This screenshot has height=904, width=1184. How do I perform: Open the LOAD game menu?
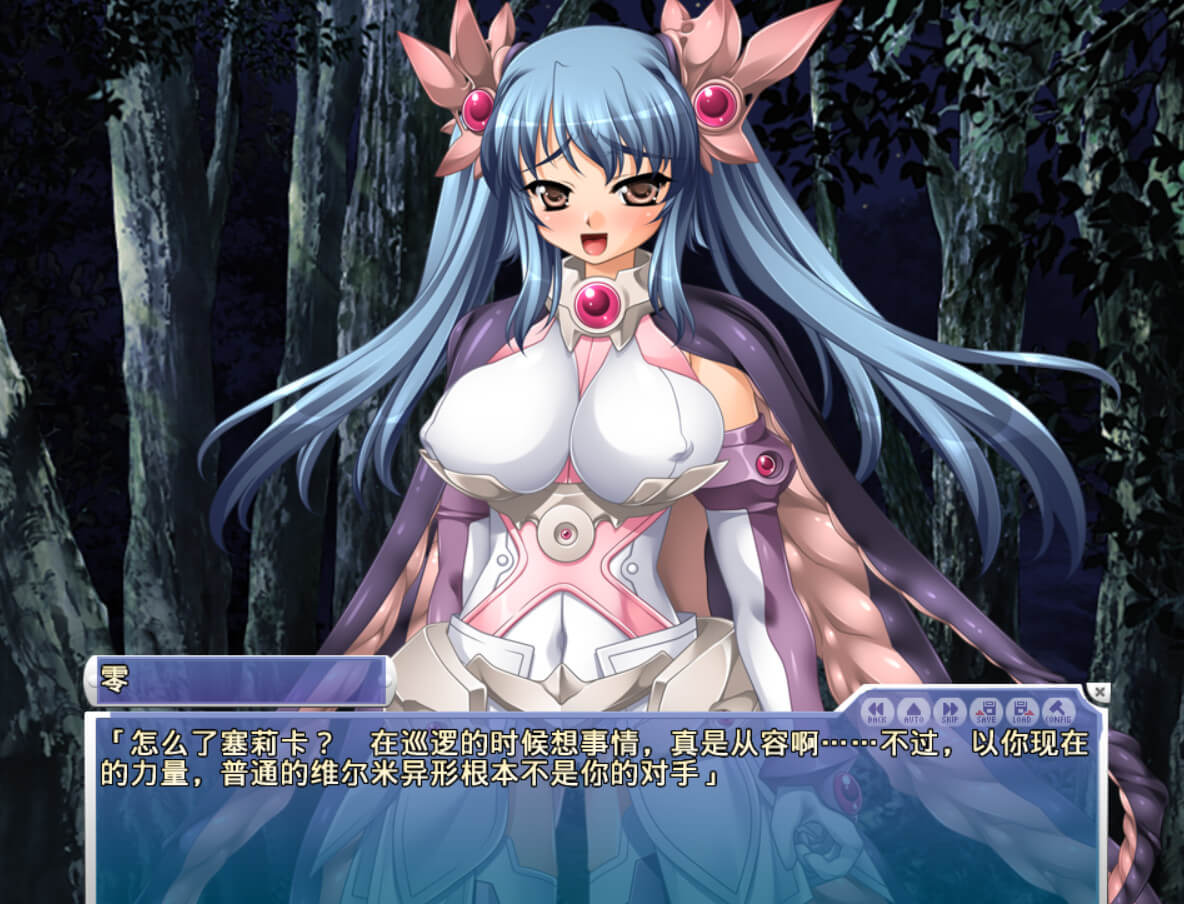click(1021, 711)
